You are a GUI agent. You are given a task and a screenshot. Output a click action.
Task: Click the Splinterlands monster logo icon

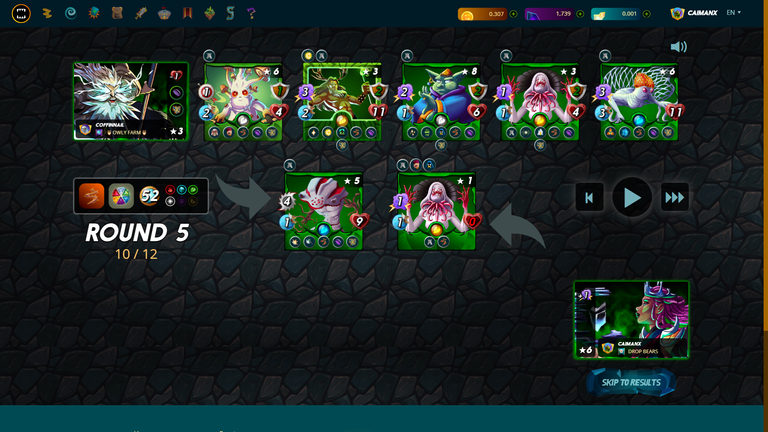click(x=21, y=14)
